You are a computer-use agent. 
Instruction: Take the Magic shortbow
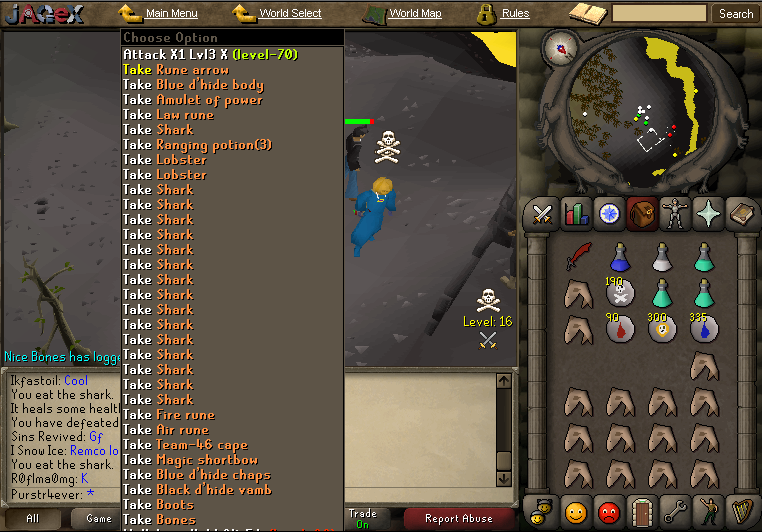pyautogui.click(x=190, y=459)
